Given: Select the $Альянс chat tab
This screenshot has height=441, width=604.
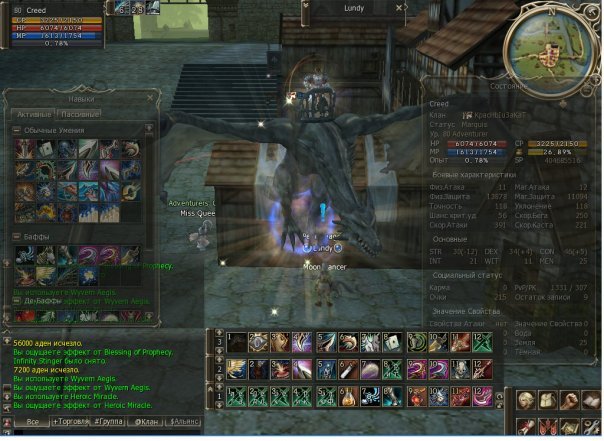Looking at the screenshot, I should tap(186, 422).
